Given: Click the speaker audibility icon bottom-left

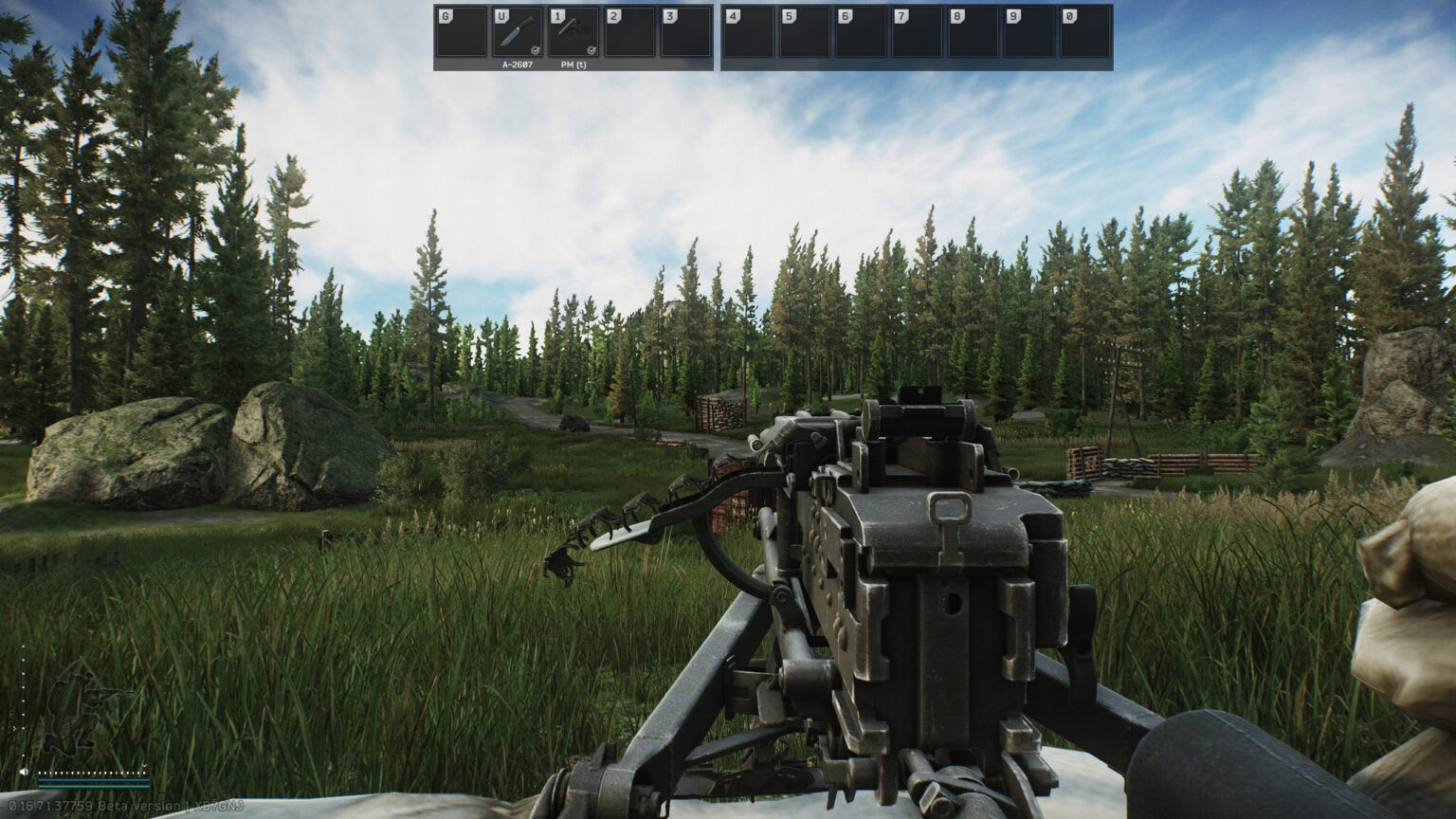Looking at the screenshot, I should 24,772.
